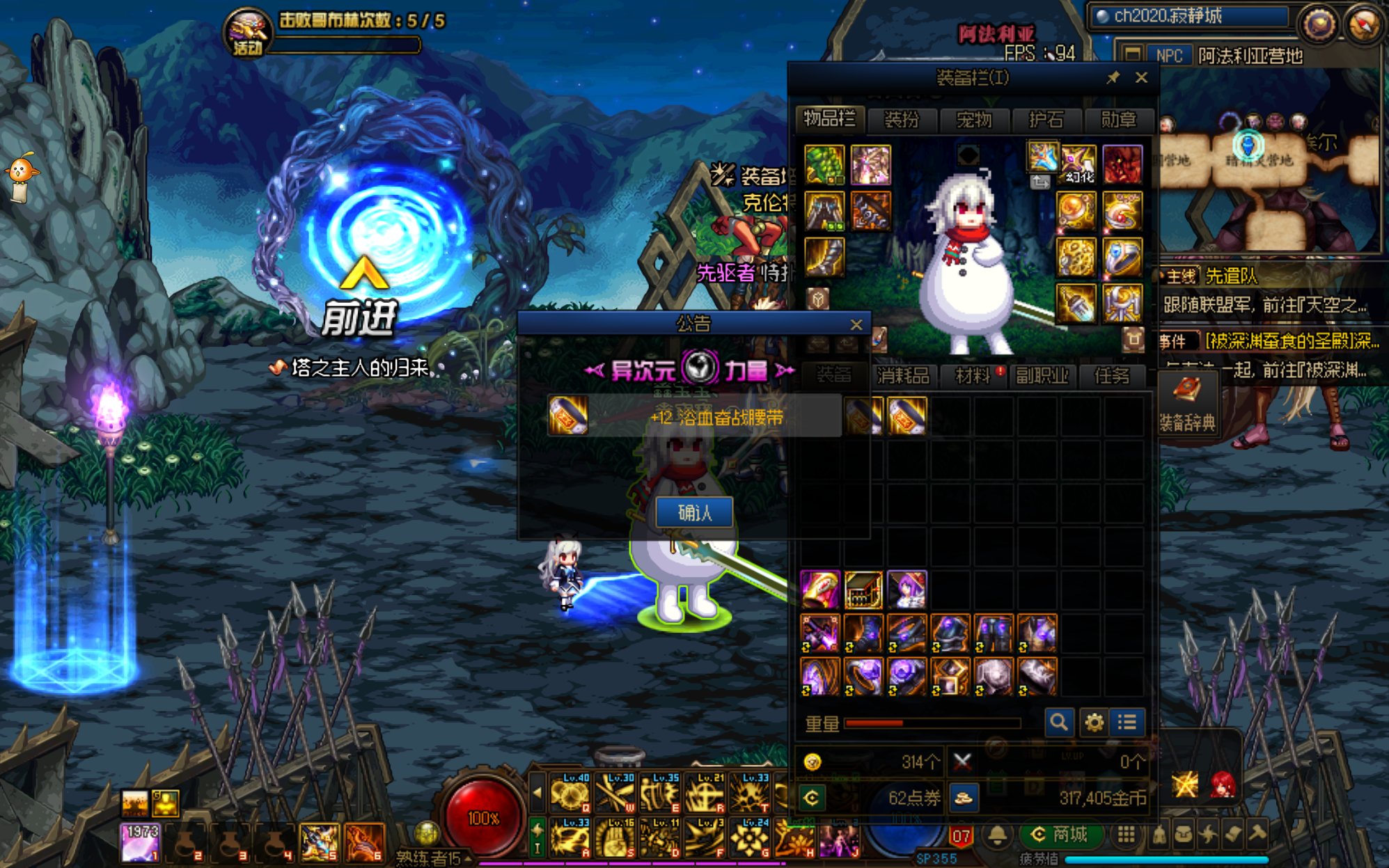Click the 活动 event icon
The image size is (1389, 868).
[247, 33]
